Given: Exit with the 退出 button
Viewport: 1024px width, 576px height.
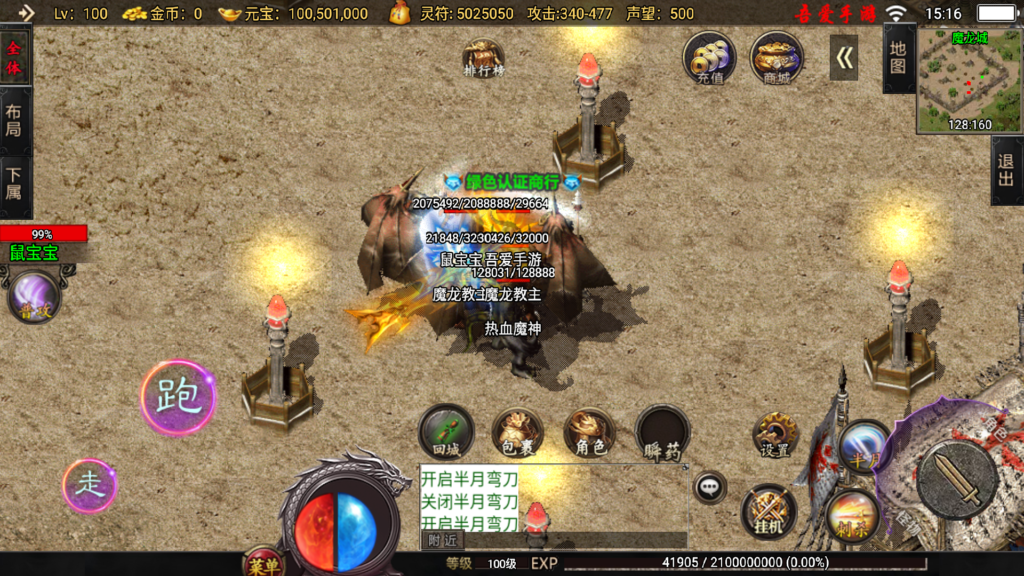Looking at the screenshot, I should pyautogui.click(x=1006, y=171).
